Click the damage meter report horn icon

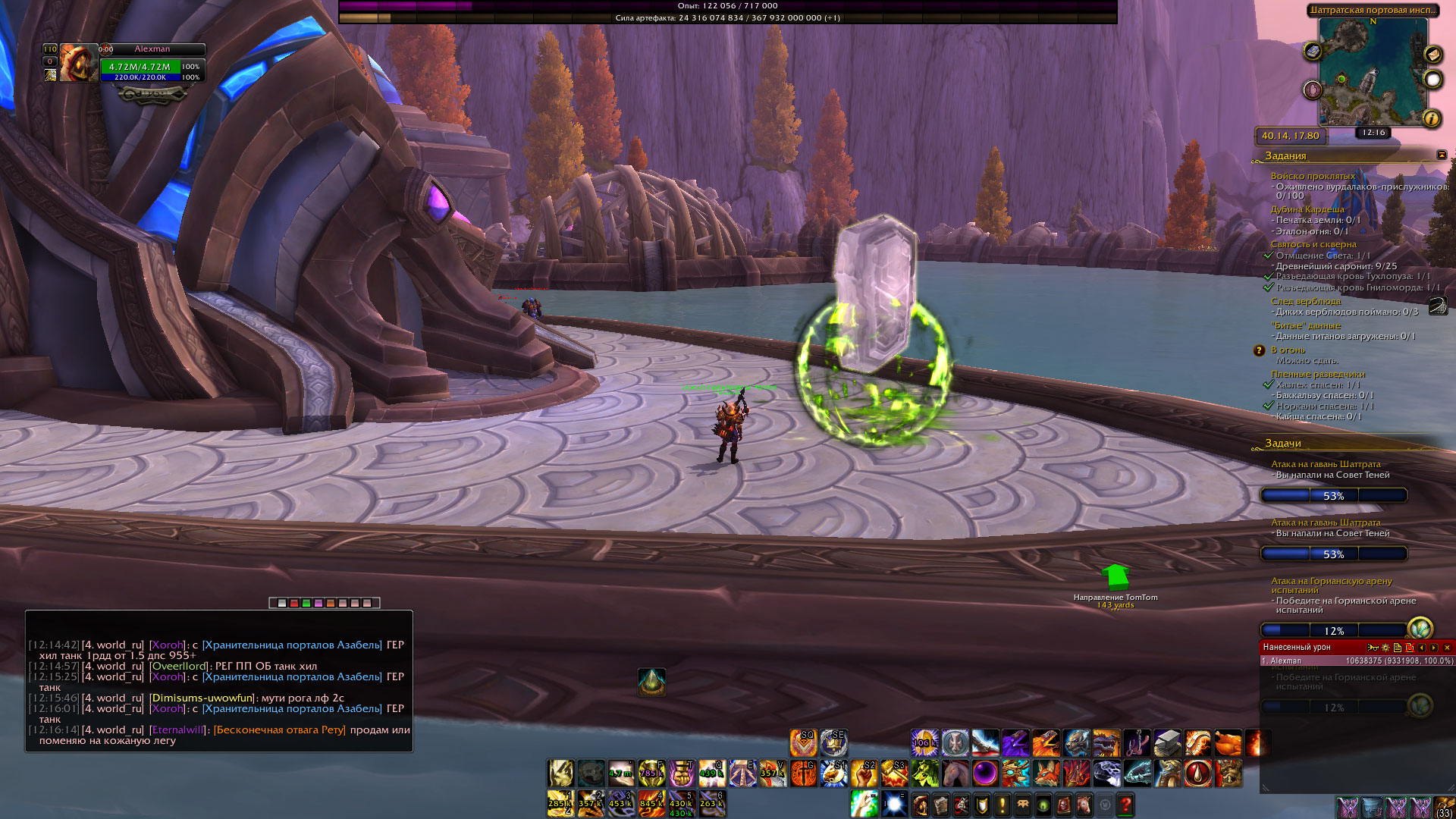pos(1373,648)
